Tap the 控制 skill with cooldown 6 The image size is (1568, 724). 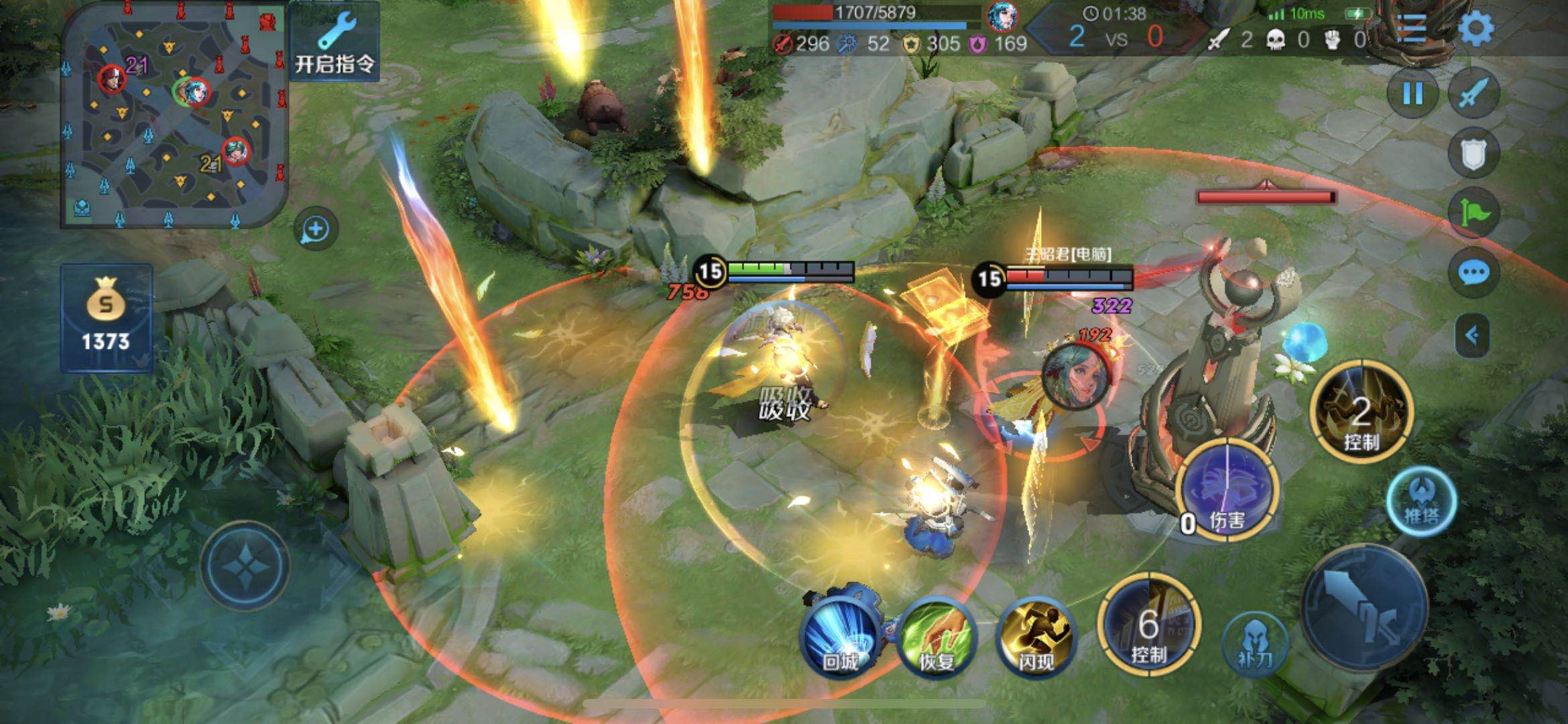[1148, 625]
